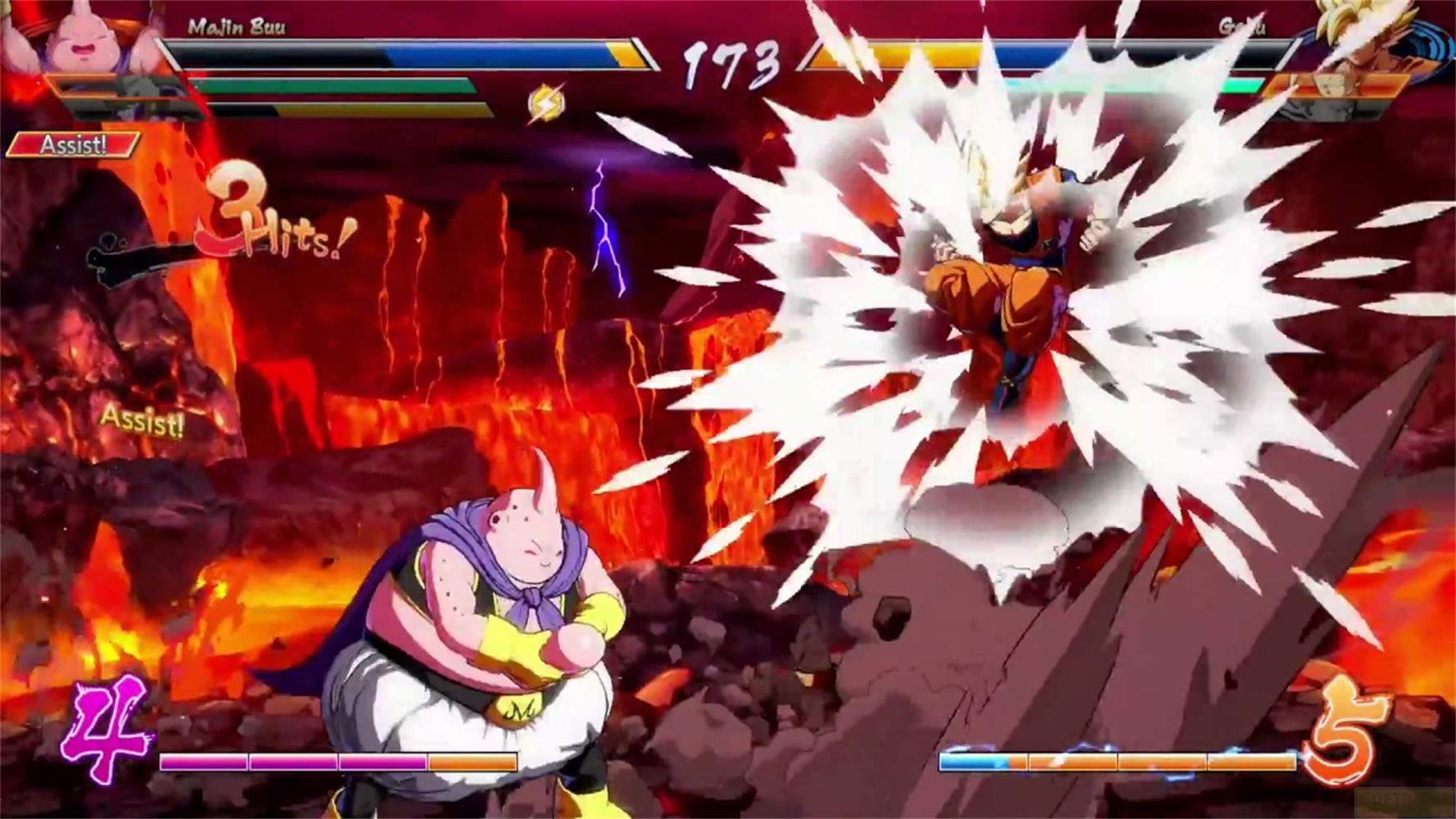Click the red Assist! banner

click(72, 146)
